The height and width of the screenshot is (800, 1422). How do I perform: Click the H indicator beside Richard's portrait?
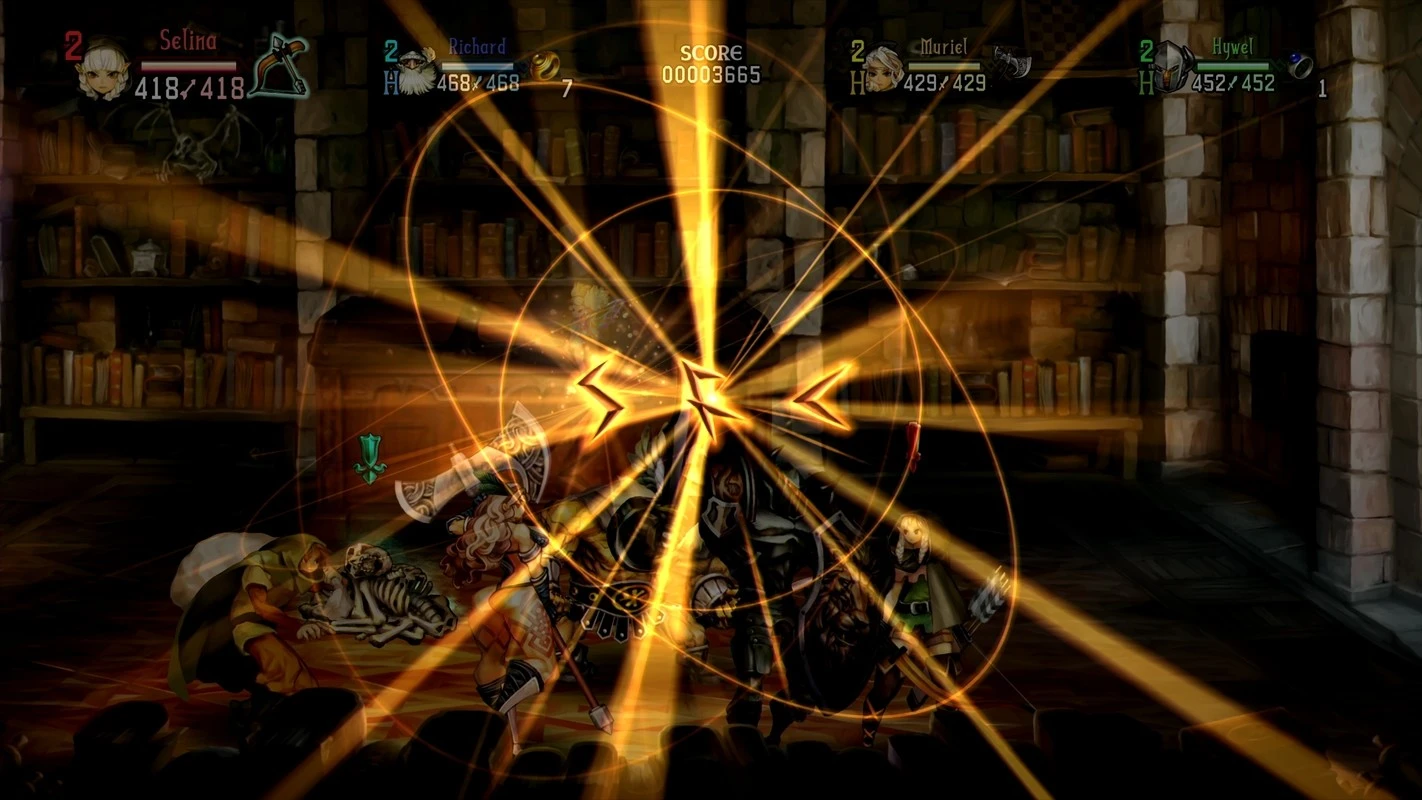390,80
